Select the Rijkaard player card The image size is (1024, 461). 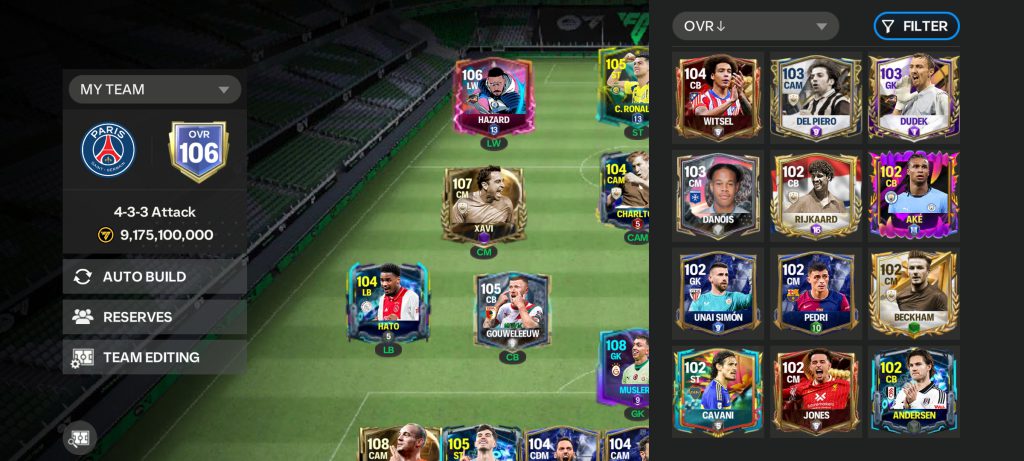click(x=816, y=194)
